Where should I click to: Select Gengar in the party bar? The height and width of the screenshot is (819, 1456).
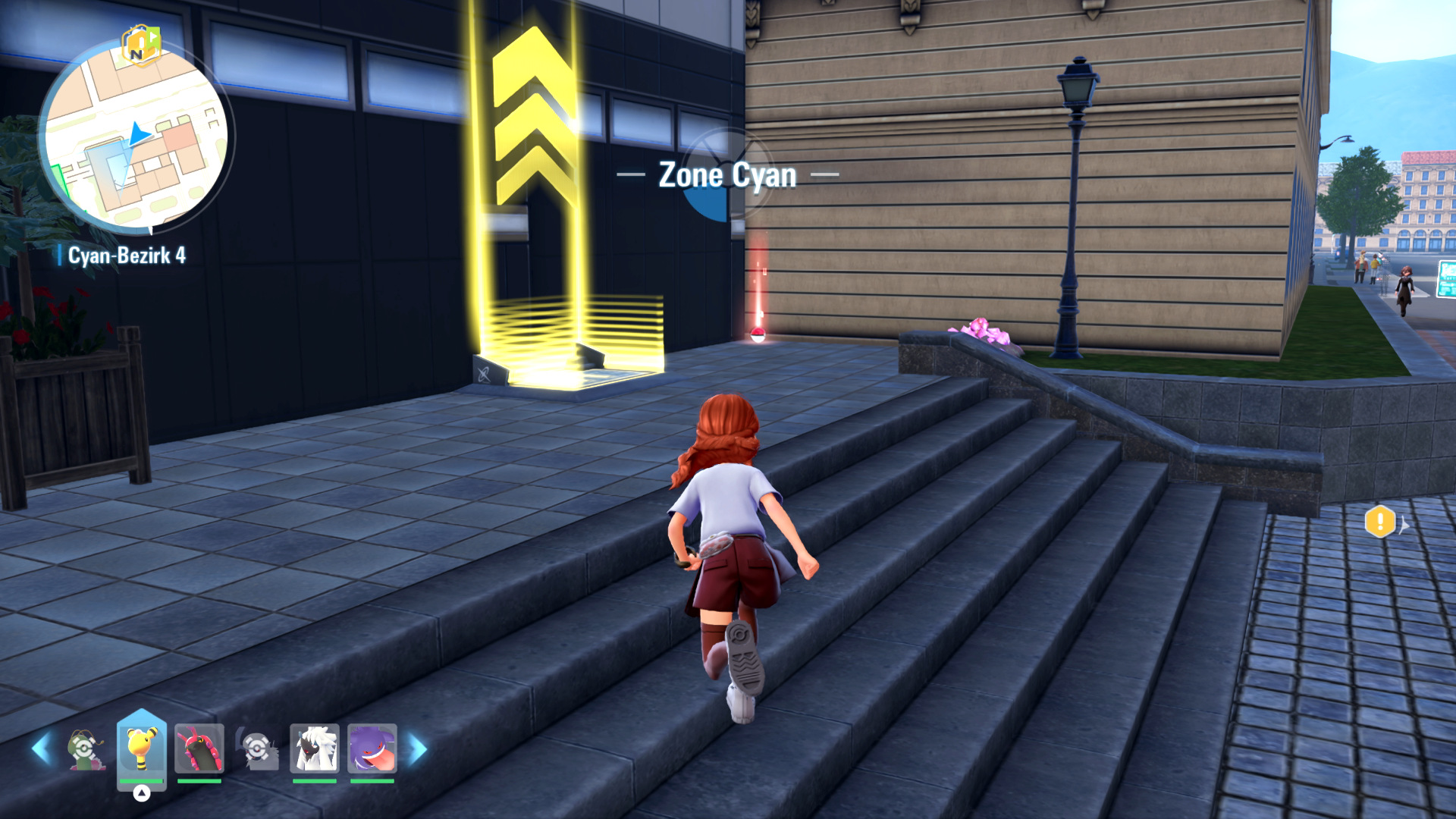point(372,748)
